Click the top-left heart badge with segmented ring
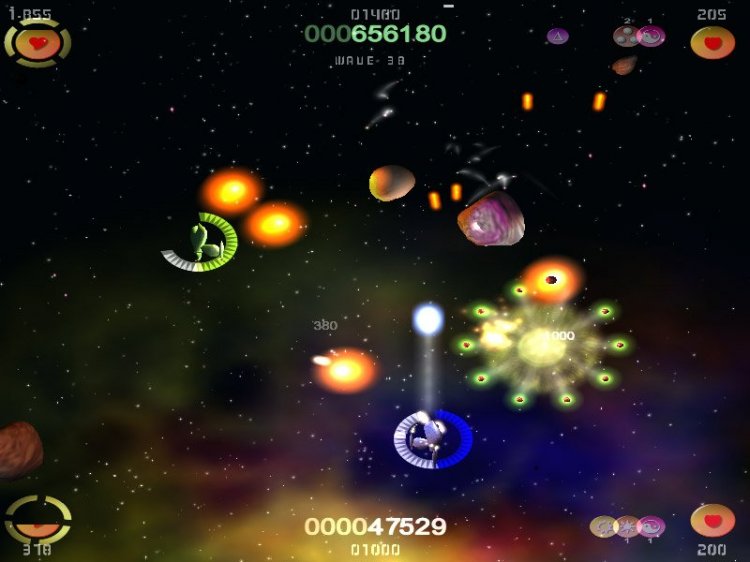Image resolution: width=750 pixels, height=562 pixels. [x=38, y=43]
